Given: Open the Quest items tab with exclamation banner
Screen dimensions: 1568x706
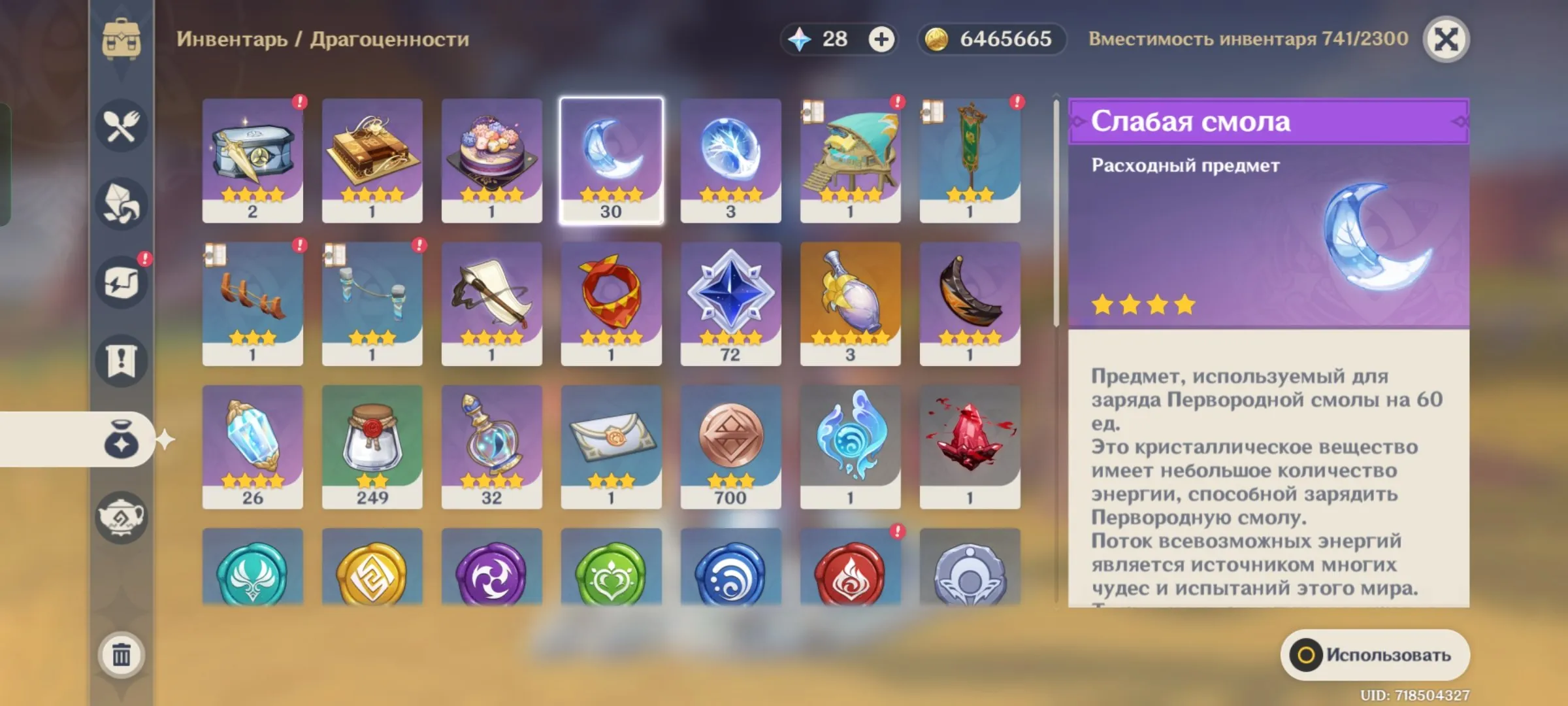Looking at the screenshot, I should pyautogui.click(x=122, y=360).
